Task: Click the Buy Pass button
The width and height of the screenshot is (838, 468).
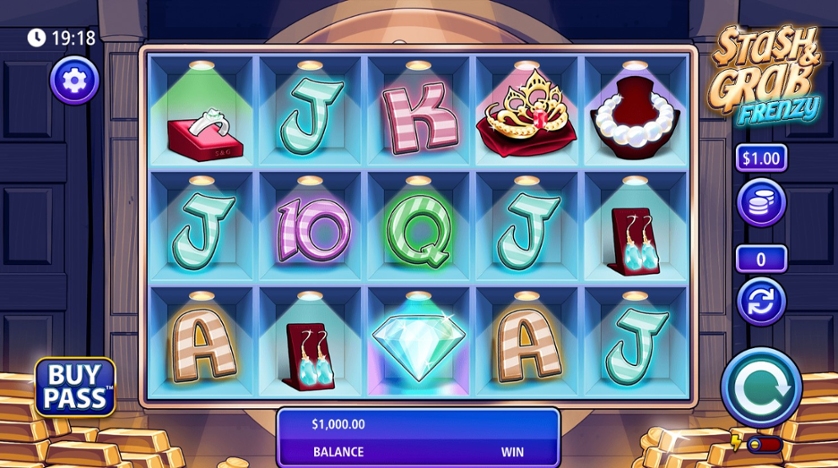Action: 75,387
